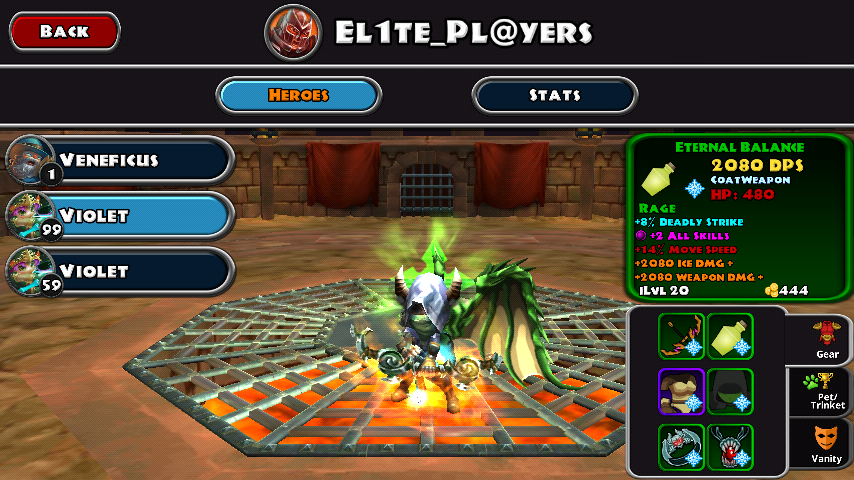
Task: Show the Gear category
Action: (x=826, y=339)
